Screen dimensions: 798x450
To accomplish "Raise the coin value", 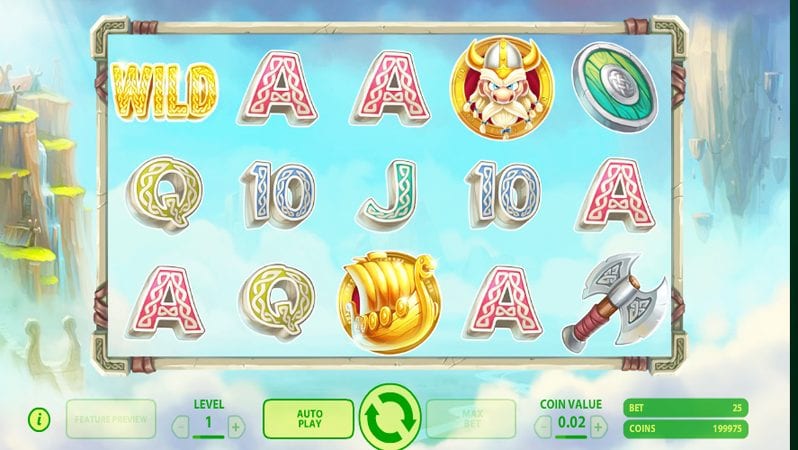I will [598, 427].
